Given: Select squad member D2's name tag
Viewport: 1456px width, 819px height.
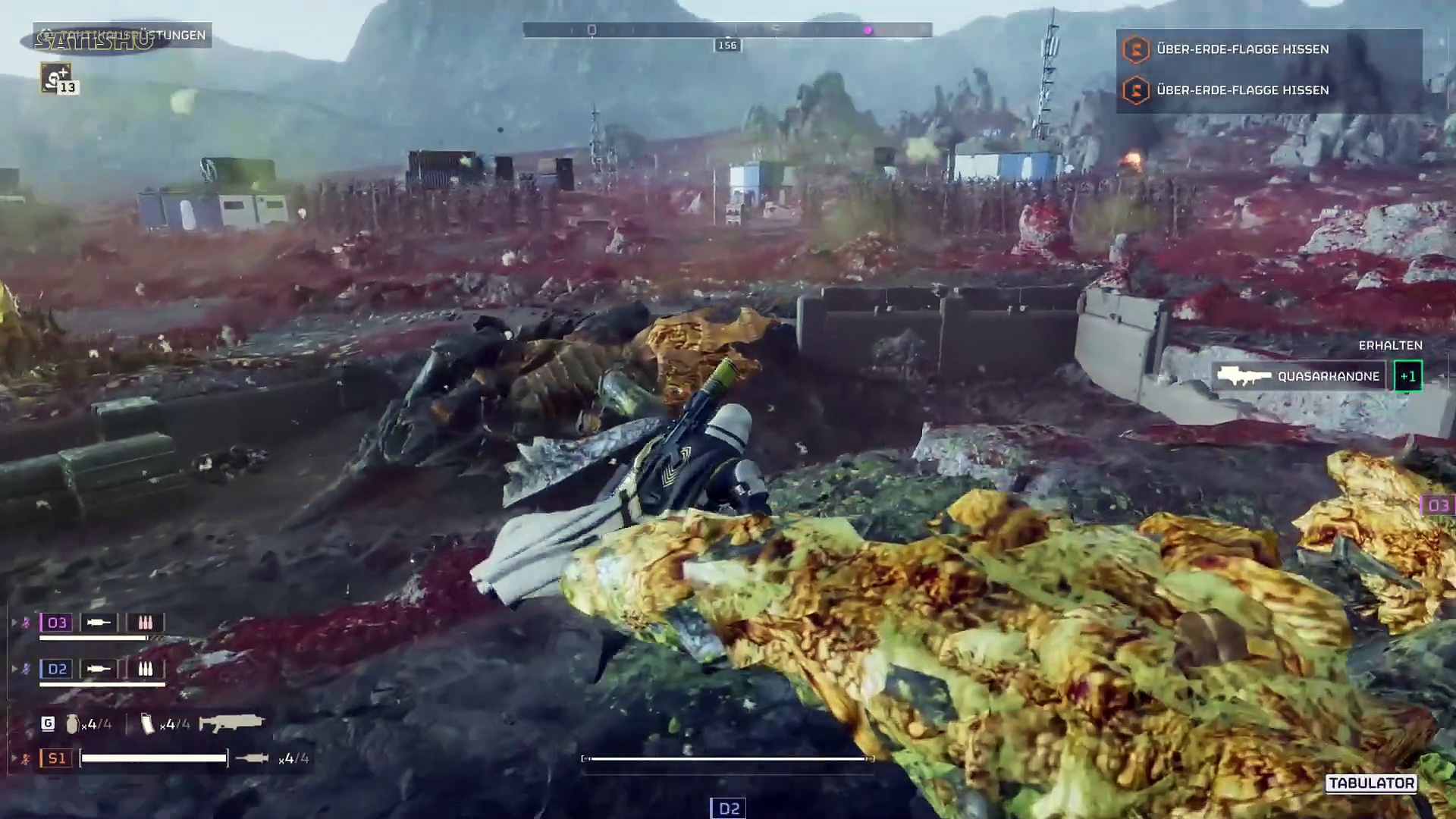Looking at the screenshot, I should 57,669.
